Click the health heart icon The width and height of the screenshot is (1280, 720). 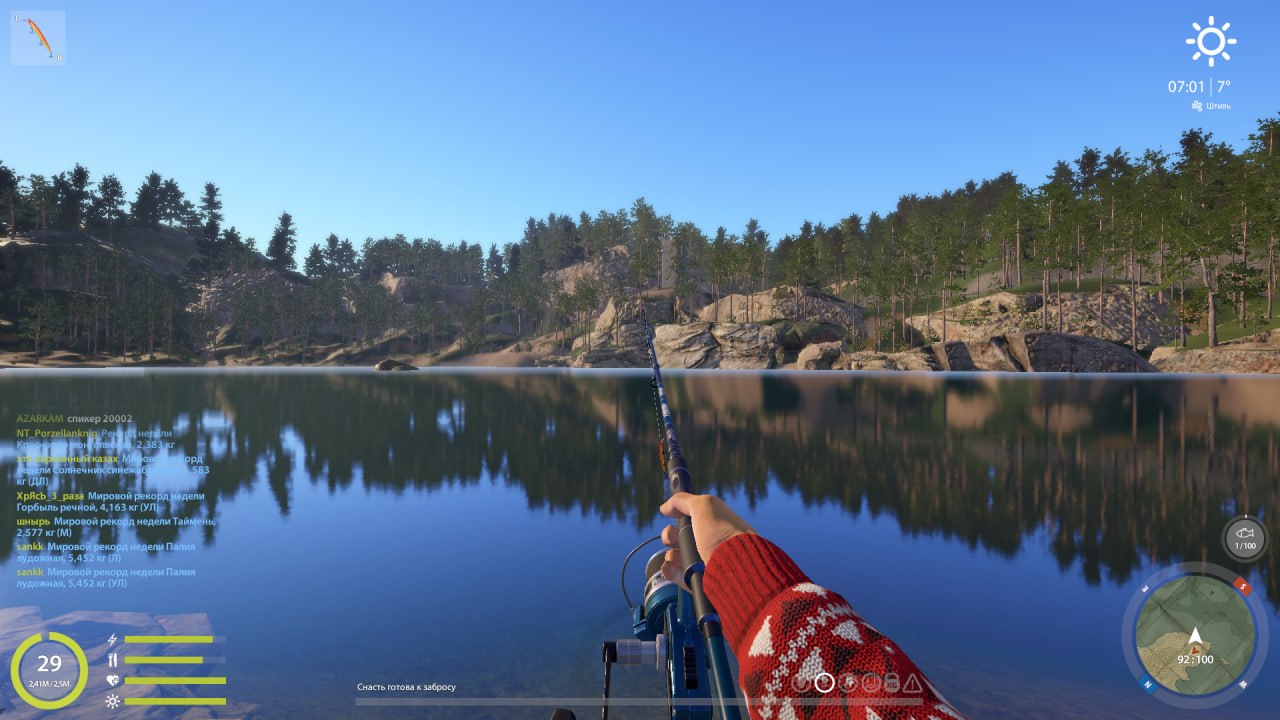(x=112, y=679)
